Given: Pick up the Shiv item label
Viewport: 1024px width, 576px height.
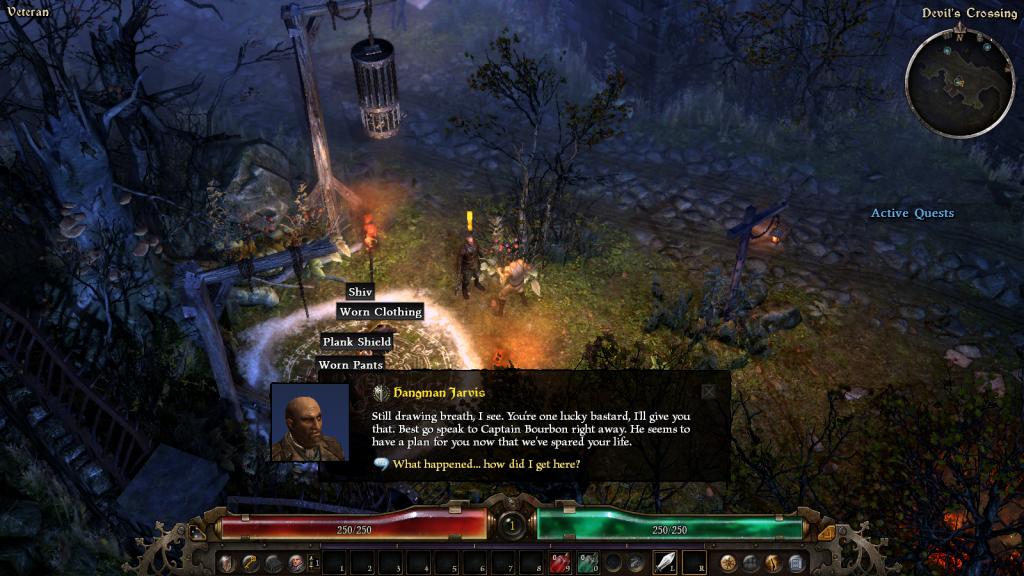Looking at the screenshot, I should (360, 292).
